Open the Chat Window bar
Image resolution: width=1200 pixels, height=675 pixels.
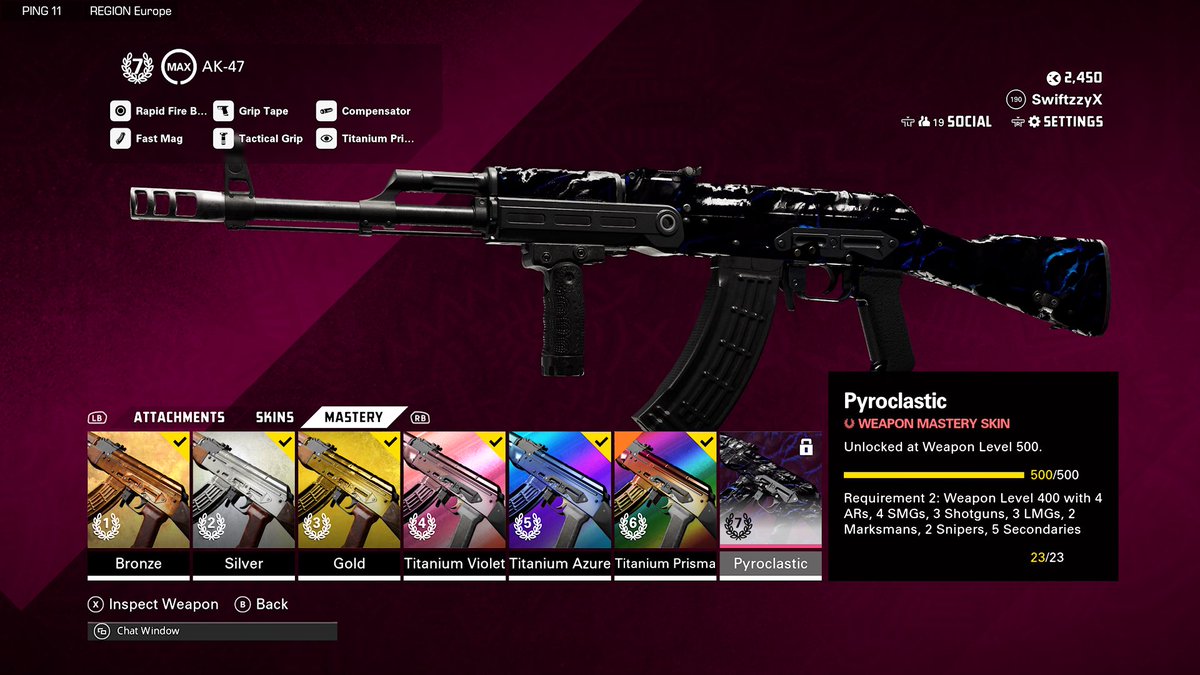[212, 631]
